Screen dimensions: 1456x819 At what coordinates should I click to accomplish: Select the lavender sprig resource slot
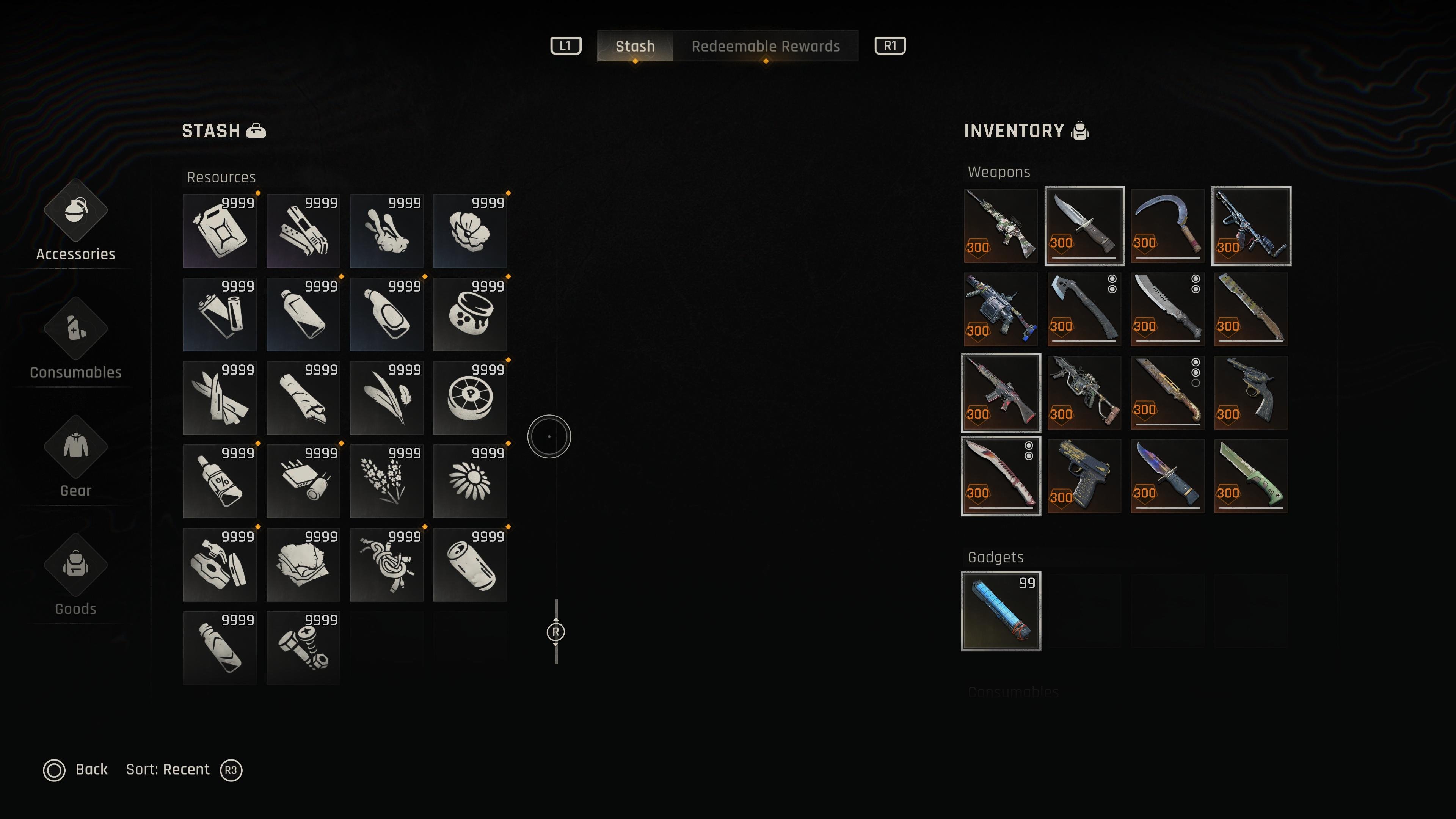click(x=387, y=481)
